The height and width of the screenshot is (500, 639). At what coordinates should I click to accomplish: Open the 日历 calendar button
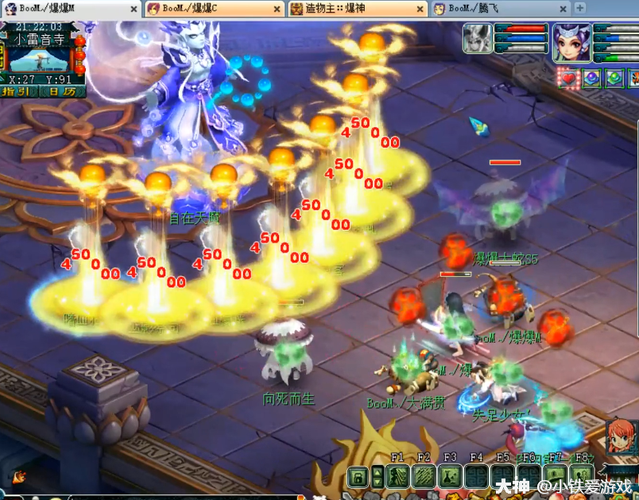click(60, 92)
